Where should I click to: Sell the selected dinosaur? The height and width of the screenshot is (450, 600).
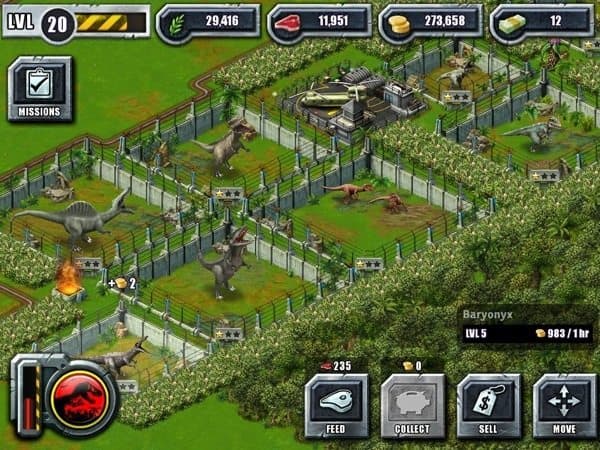[x=488, y=406]
